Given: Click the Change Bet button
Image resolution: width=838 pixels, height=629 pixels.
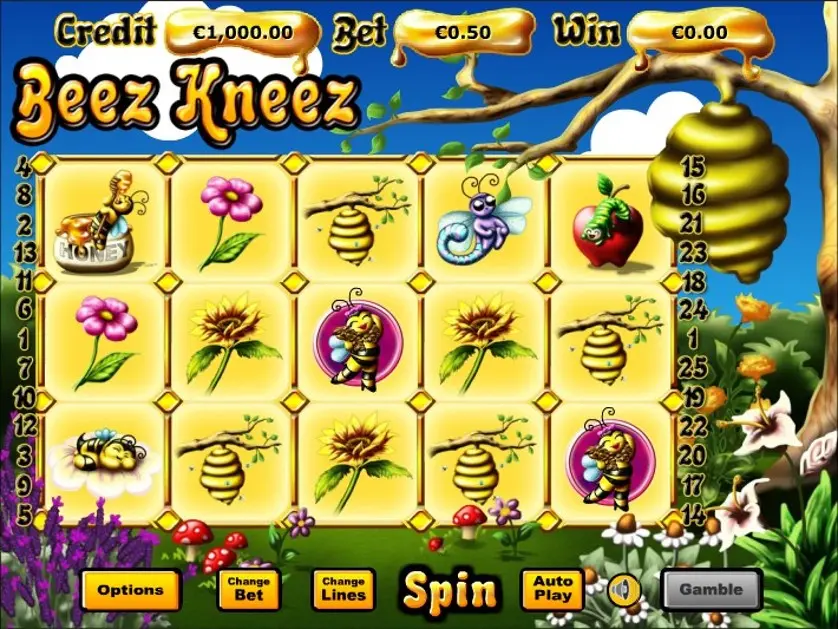Looking at the screenshot, I should point(249,589).
